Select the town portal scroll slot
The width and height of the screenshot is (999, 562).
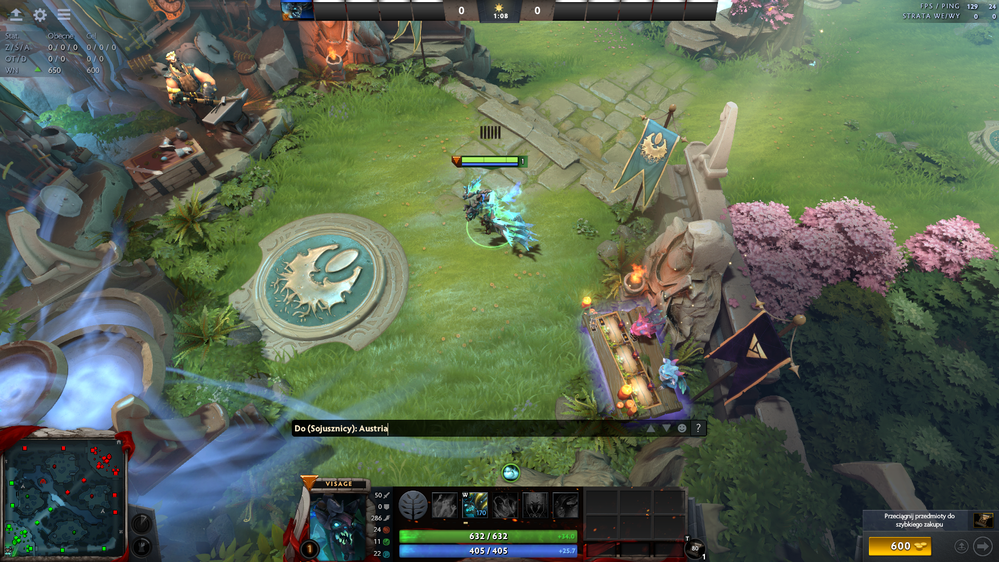point(695,546)
